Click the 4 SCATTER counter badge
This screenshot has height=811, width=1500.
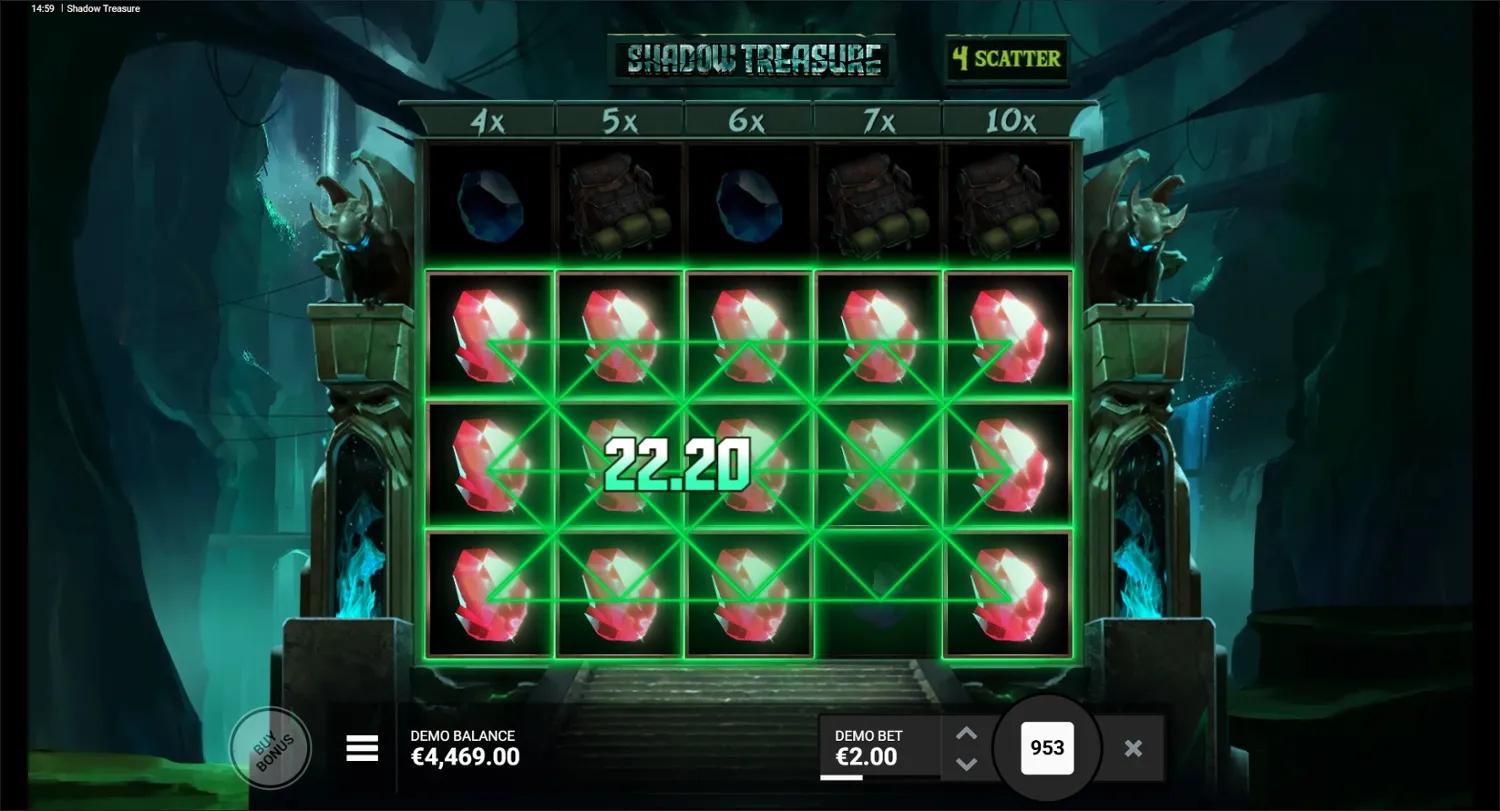coord(1006,58)
